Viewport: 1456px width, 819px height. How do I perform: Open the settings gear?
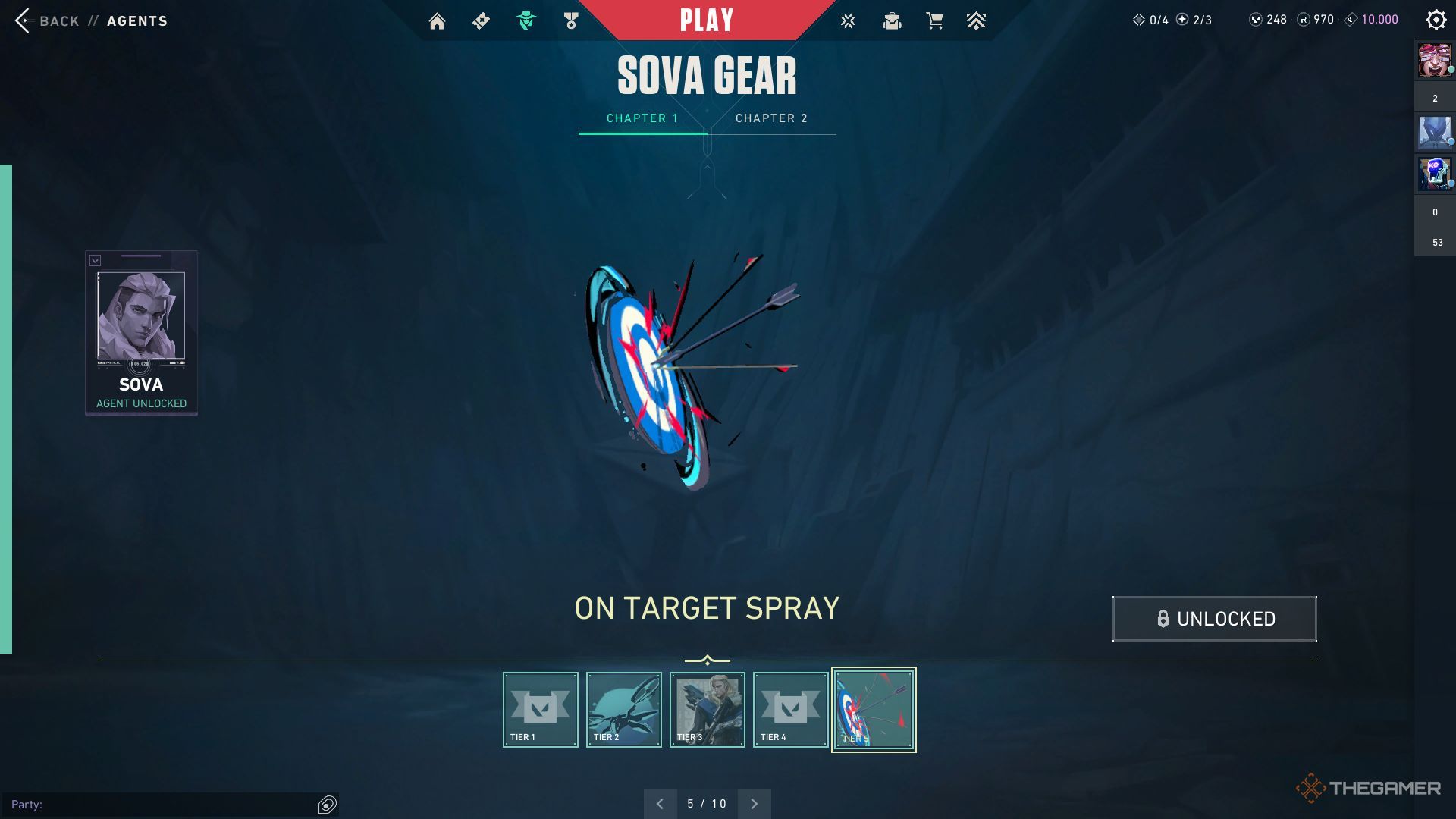[x=1436, y=20]
